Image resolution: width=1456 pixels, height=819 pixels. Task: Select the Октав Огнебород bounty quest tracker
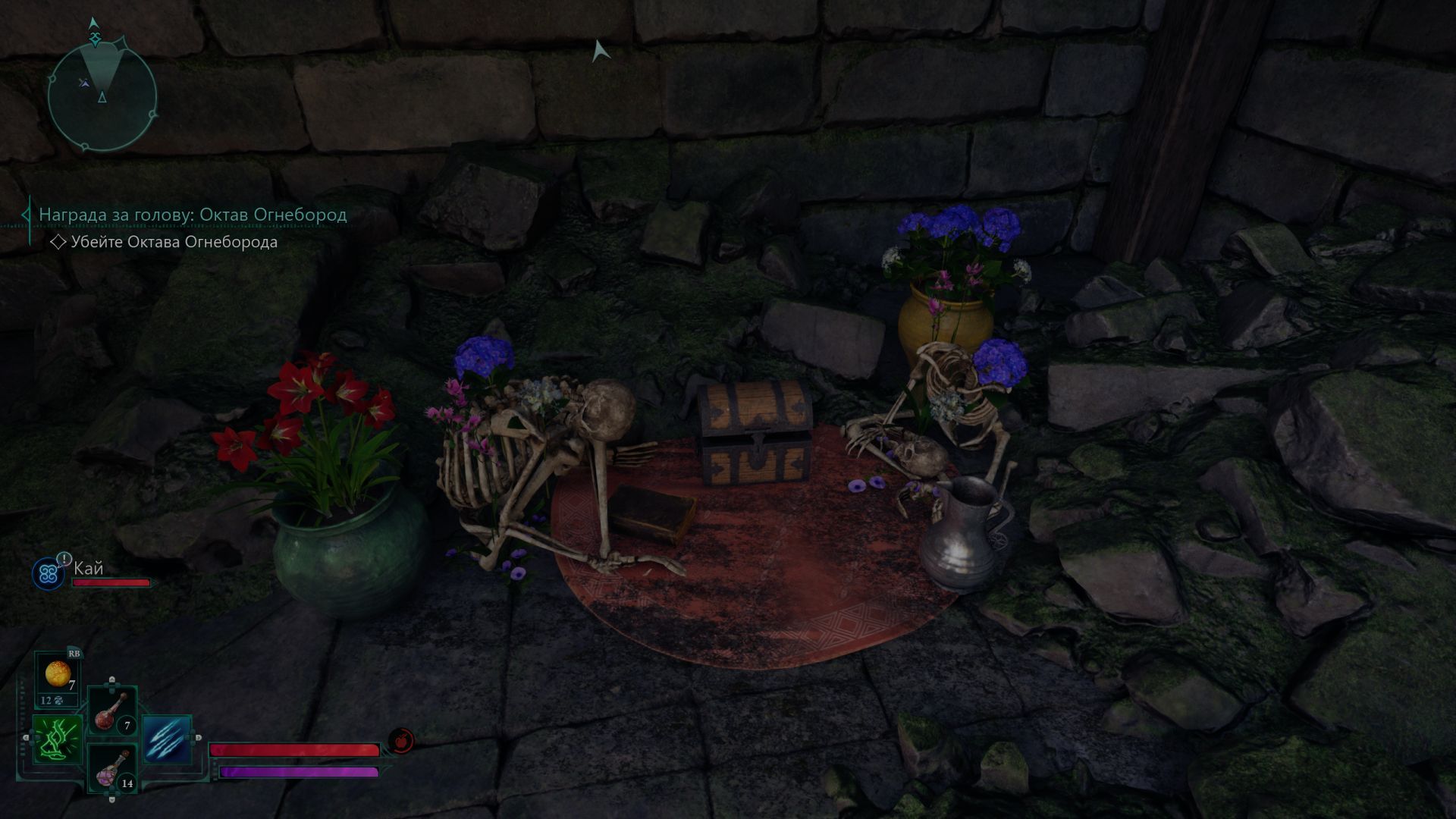tap(193, 215)
